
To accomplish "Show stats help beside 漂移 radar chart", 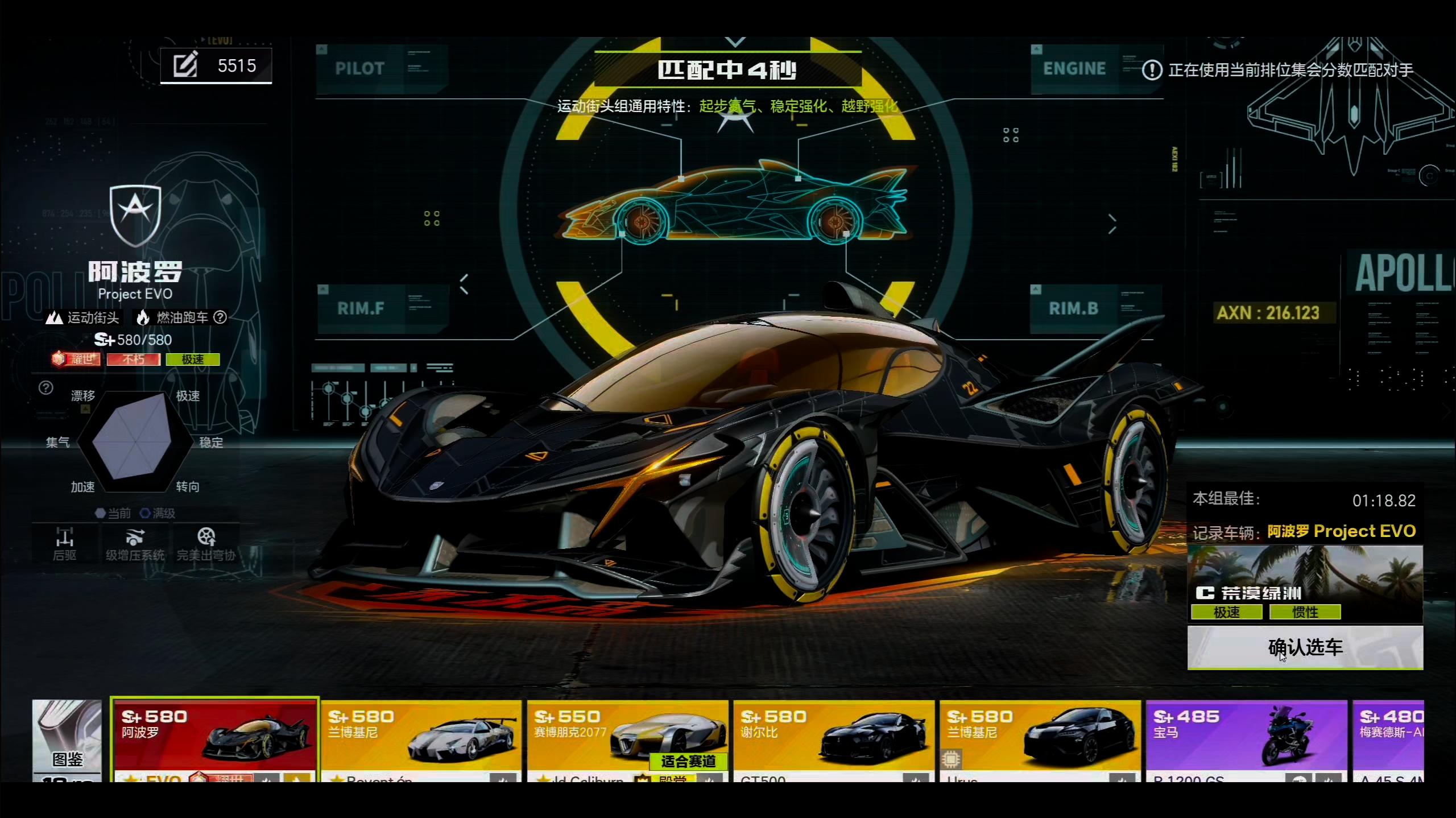I will point(46,388).
